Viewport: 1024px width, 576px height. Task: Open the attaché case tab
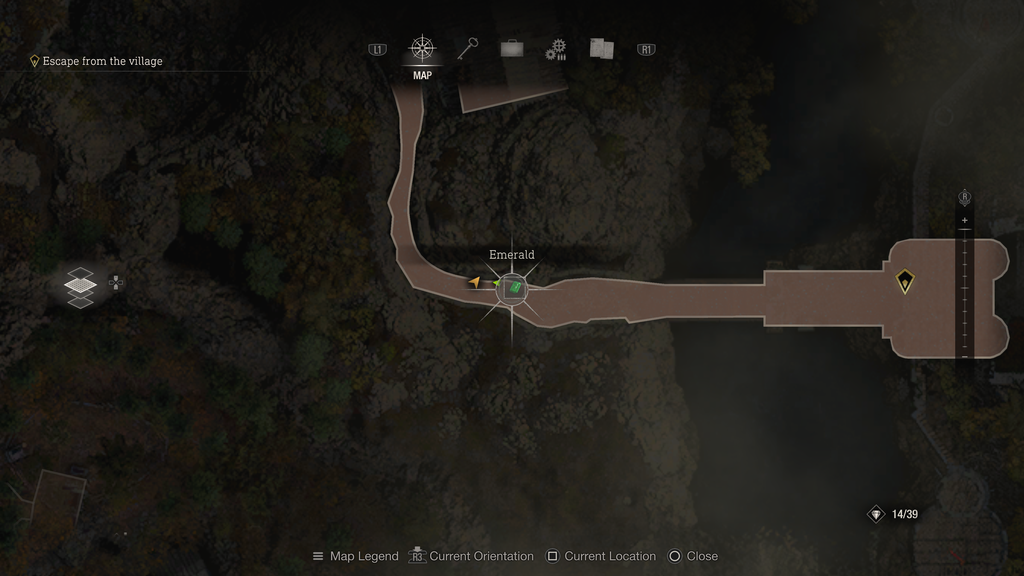click(x=512, y=49)
